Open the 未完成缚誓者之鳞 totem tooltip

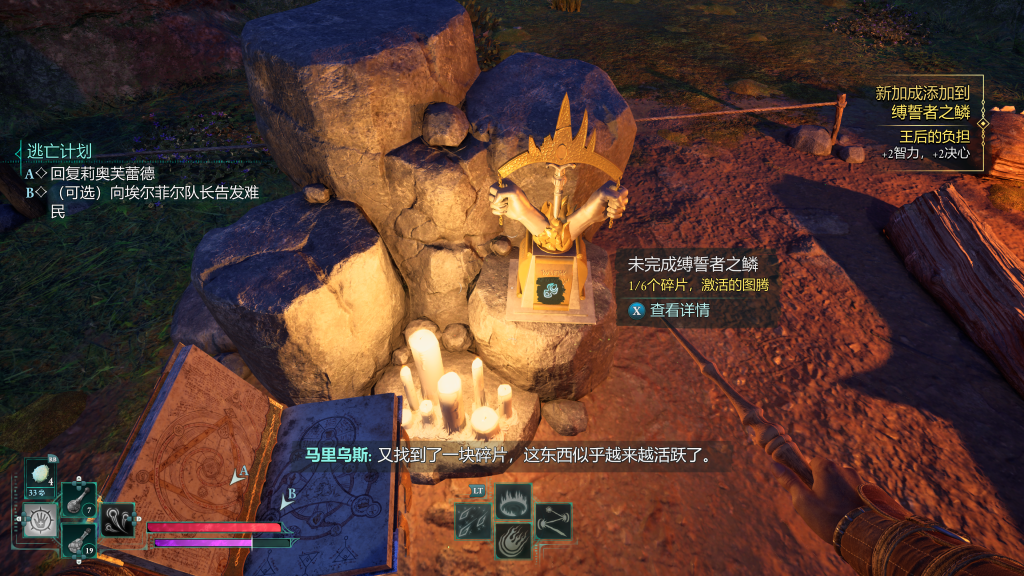click(692, 265)
